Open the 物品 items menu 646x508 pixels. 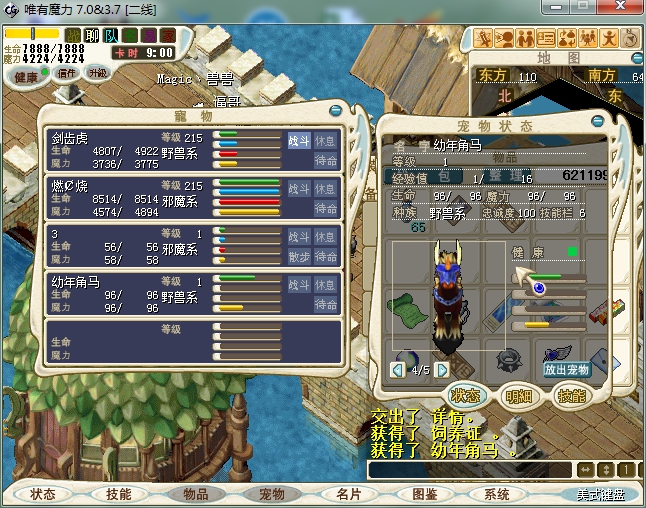pos(195,494)
